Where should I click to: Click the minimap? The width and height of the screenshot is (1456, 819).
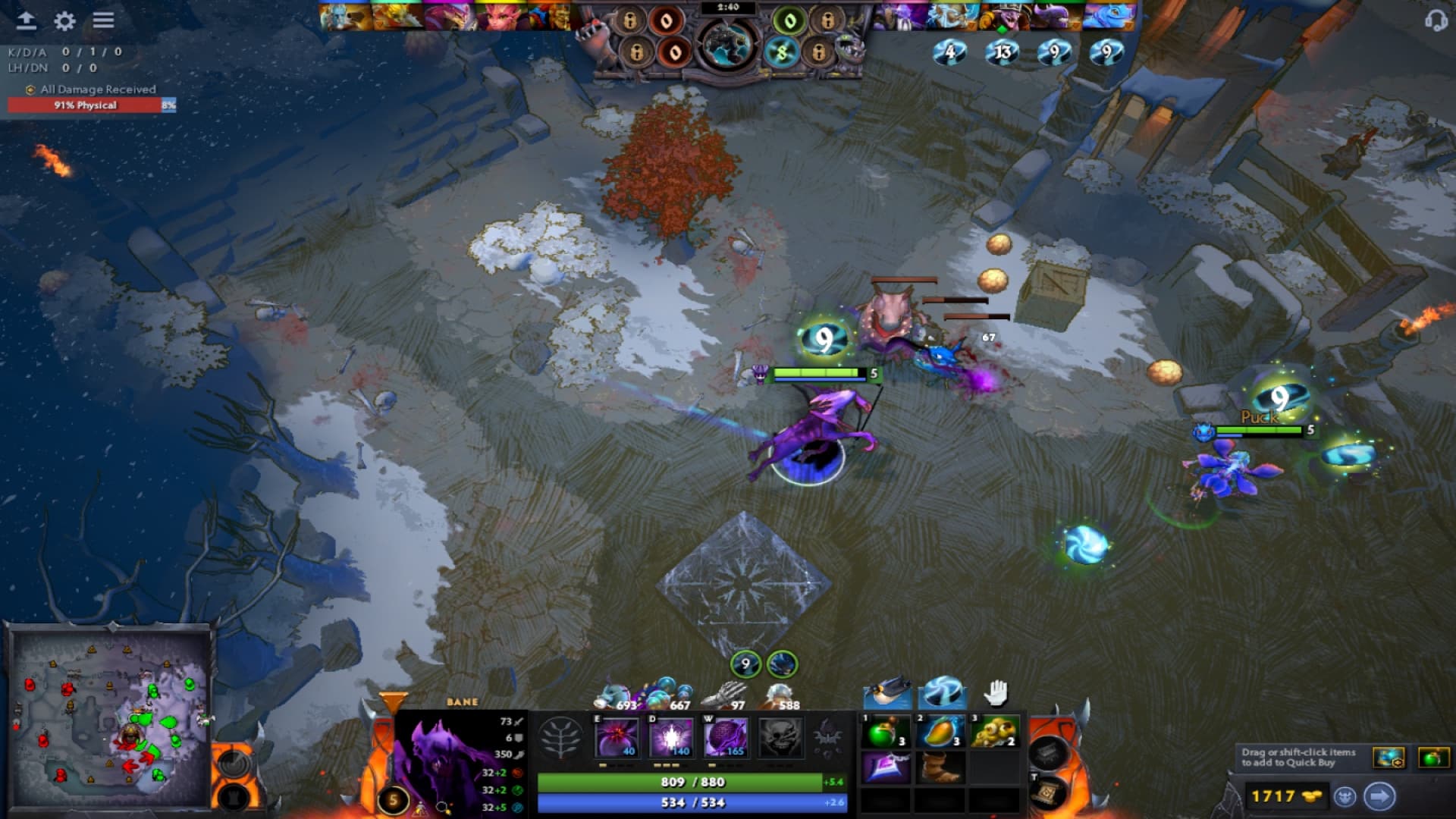pyautogui.click(x=111, y=717)
